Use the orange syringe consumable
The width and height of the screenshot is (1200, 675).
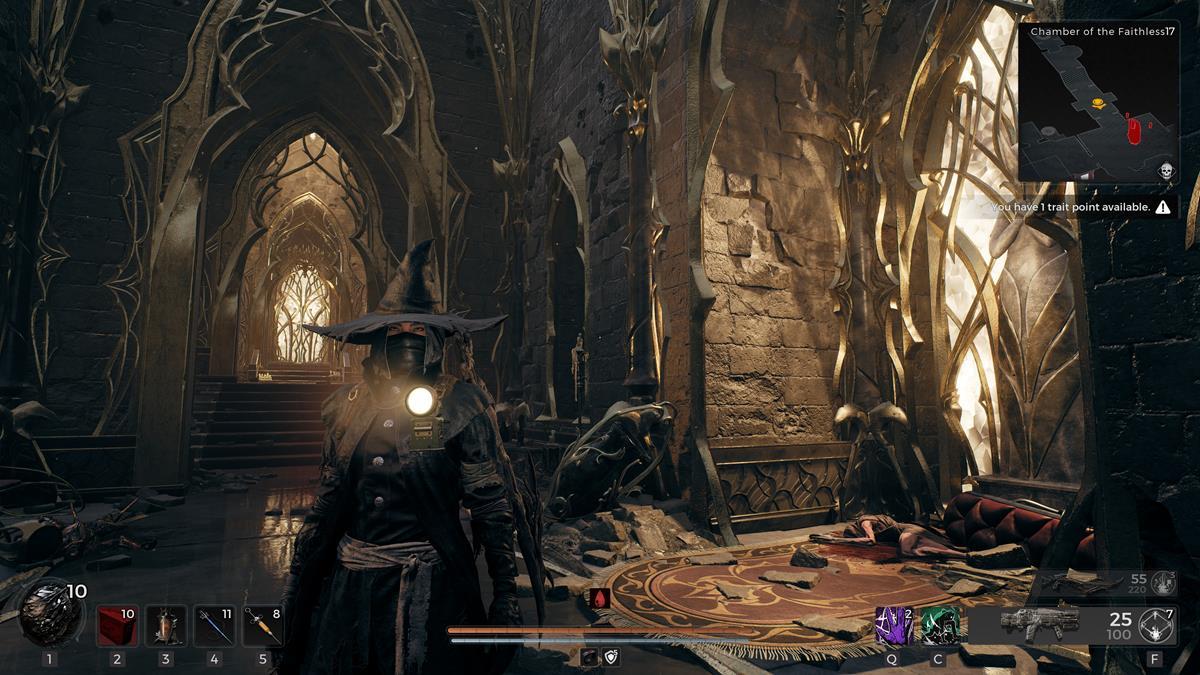[263, 626]
